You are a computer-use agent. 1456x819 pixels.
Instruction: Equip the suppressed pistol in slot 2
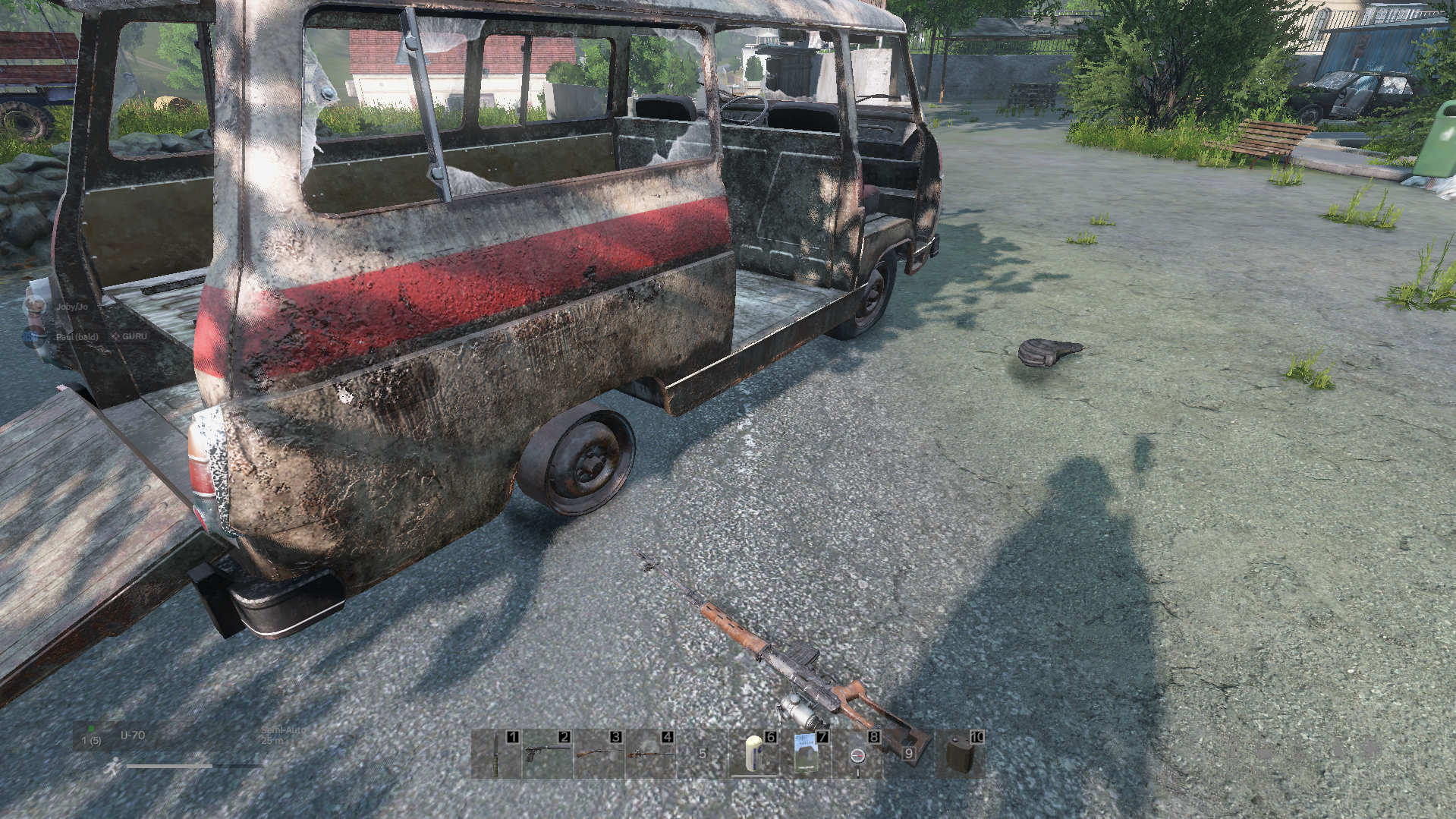(546, 754)
